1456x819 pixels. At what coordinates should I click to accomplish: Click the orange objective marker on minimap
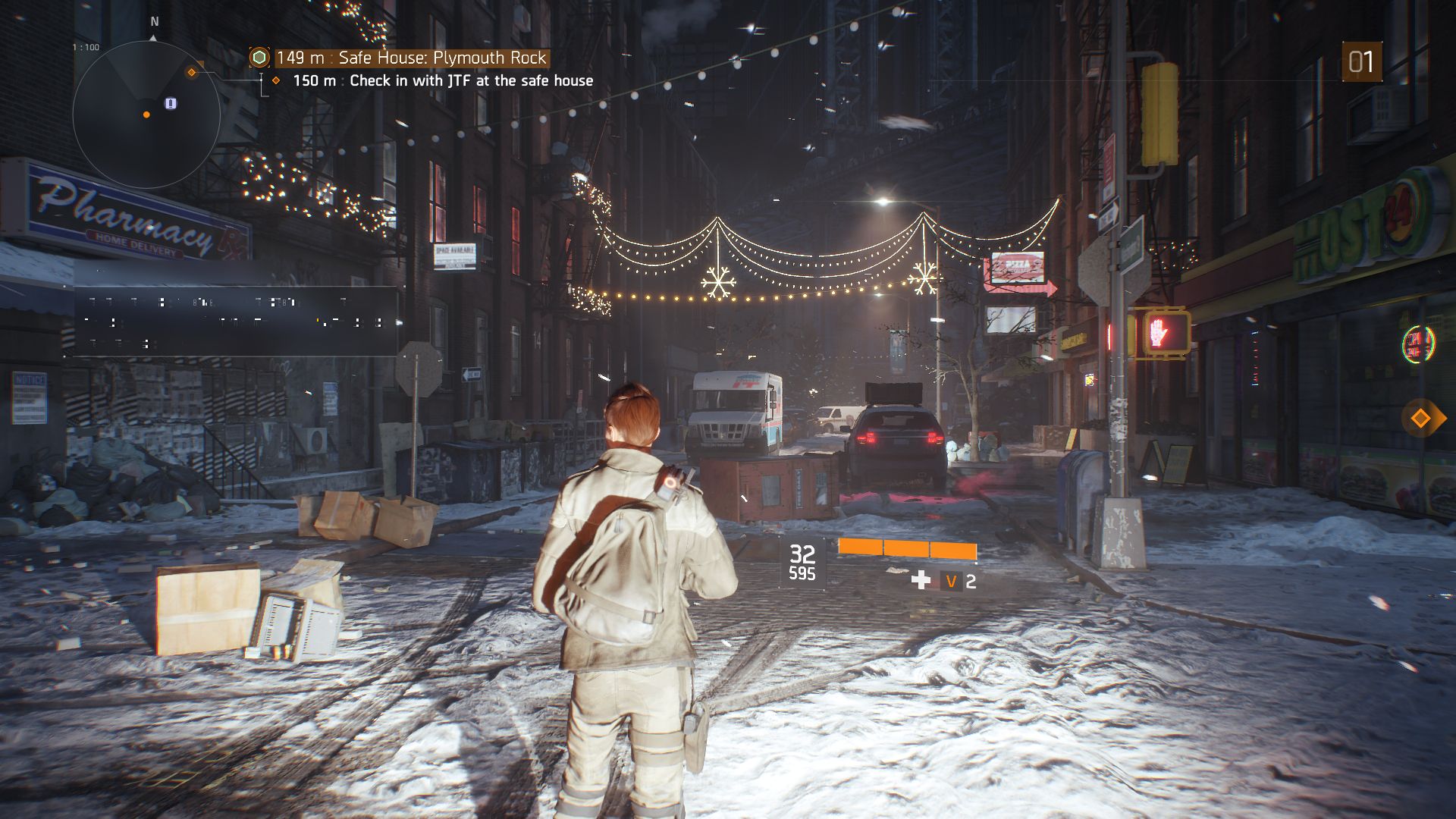192,72
